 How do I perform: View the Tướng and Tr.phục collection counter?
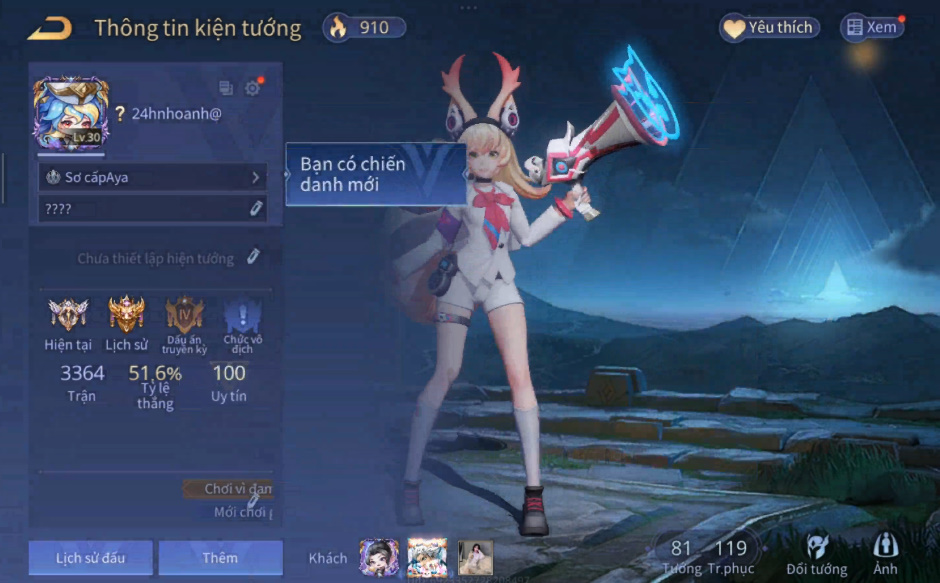click(x=706, y=556)
